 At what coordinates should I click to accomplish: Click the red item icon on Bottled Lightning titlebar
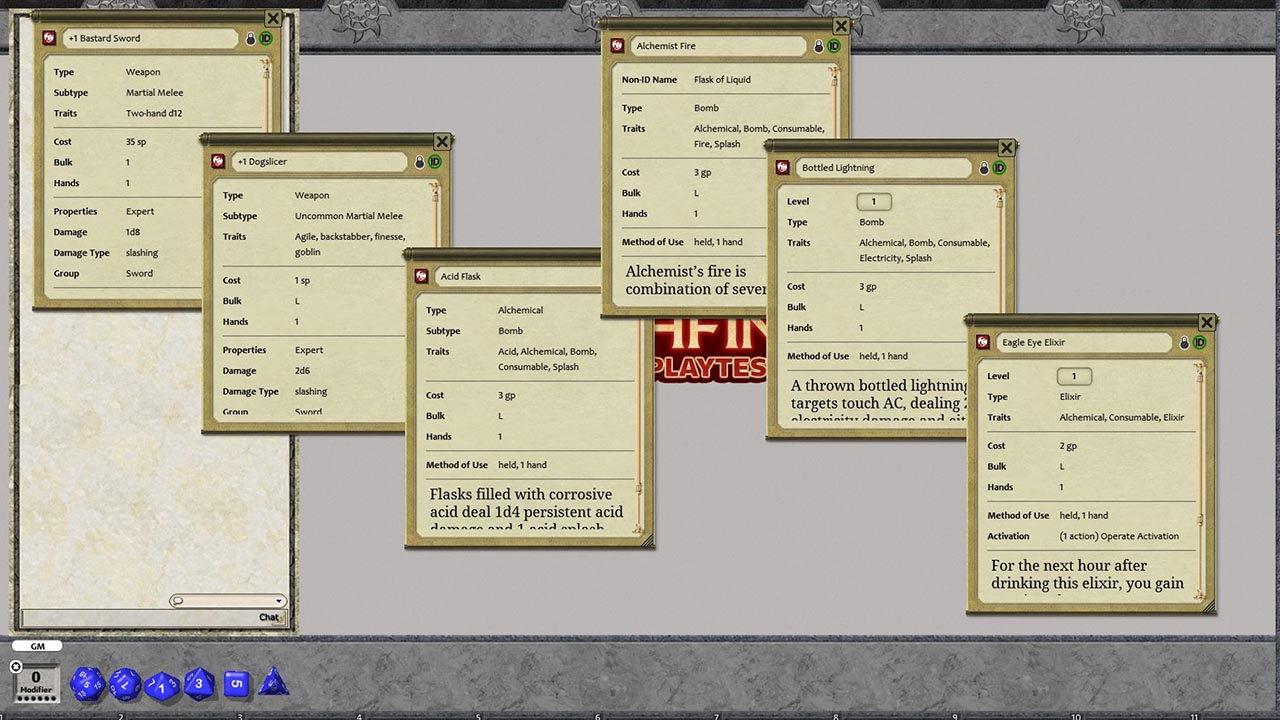[782, 167]
